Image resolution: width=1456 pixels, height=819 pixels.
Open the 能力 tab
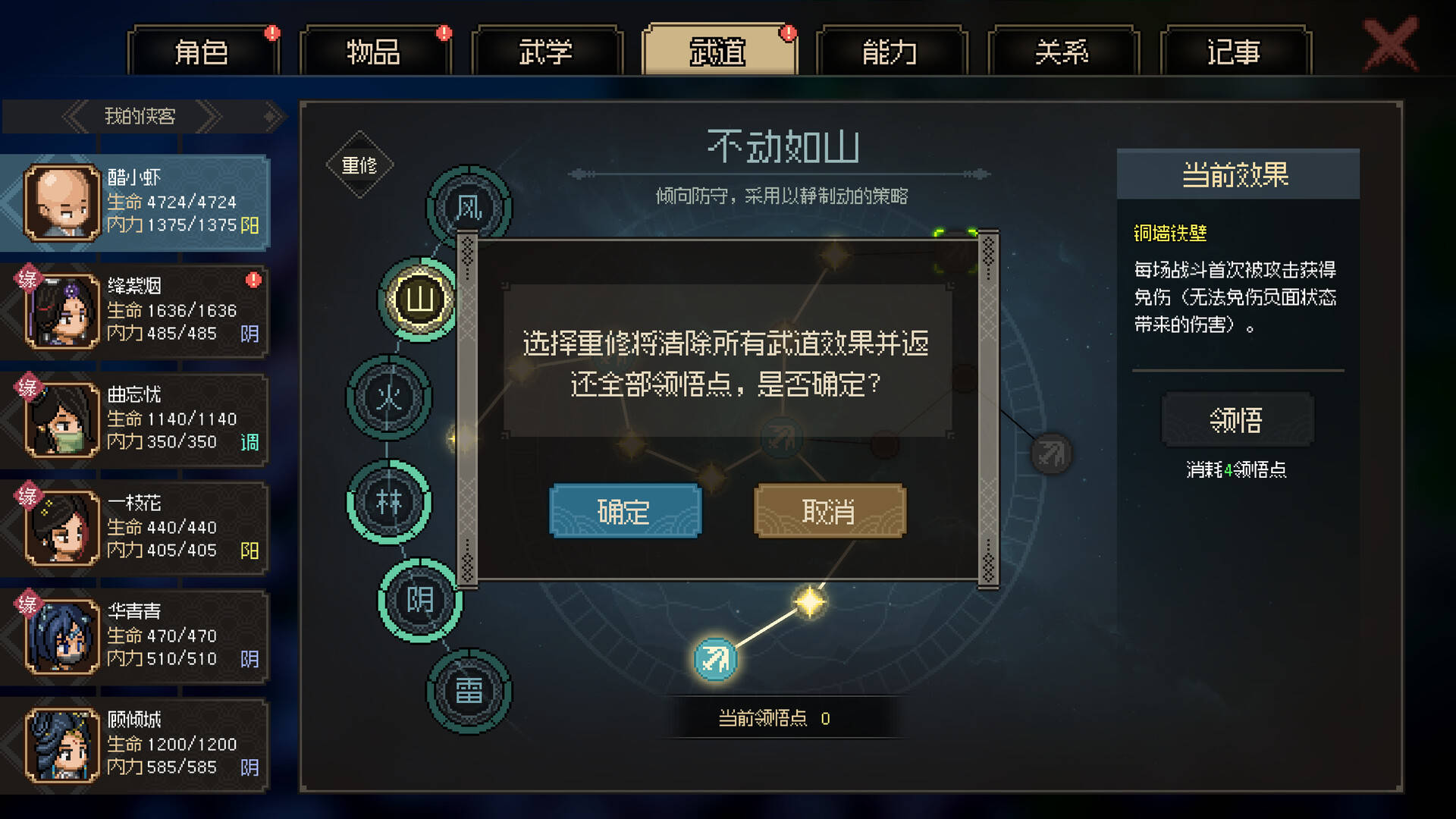(889, 52)
